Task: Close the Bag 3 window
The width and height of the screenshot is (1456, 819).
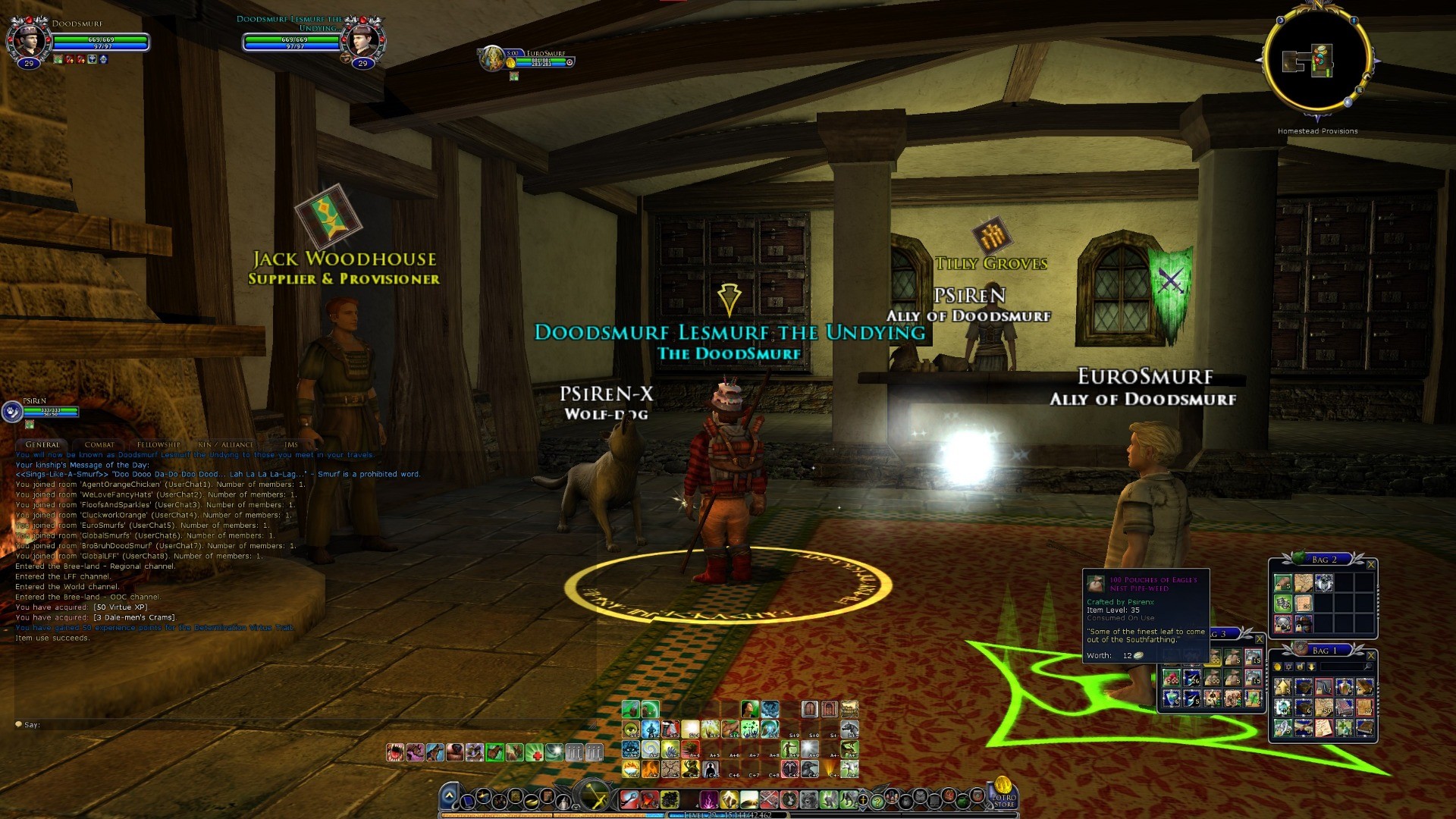Action: [x=1260, y=639]
